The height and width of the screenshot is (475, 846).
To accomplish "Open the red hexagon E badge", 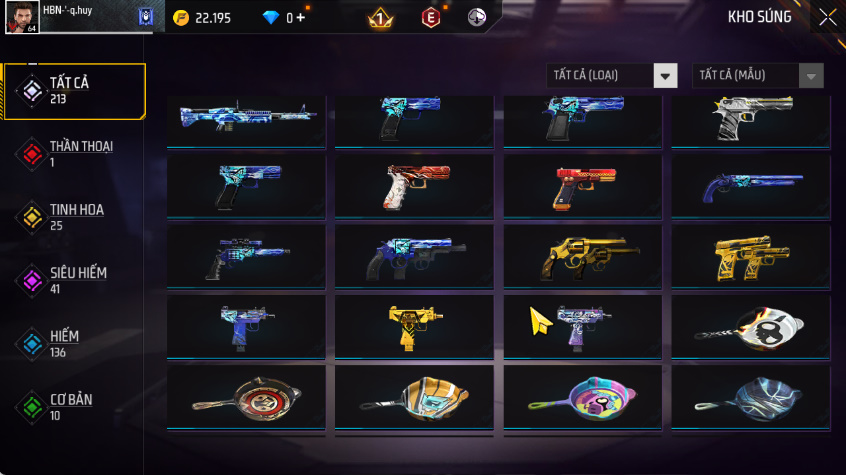I will click(x=431, y=17).
